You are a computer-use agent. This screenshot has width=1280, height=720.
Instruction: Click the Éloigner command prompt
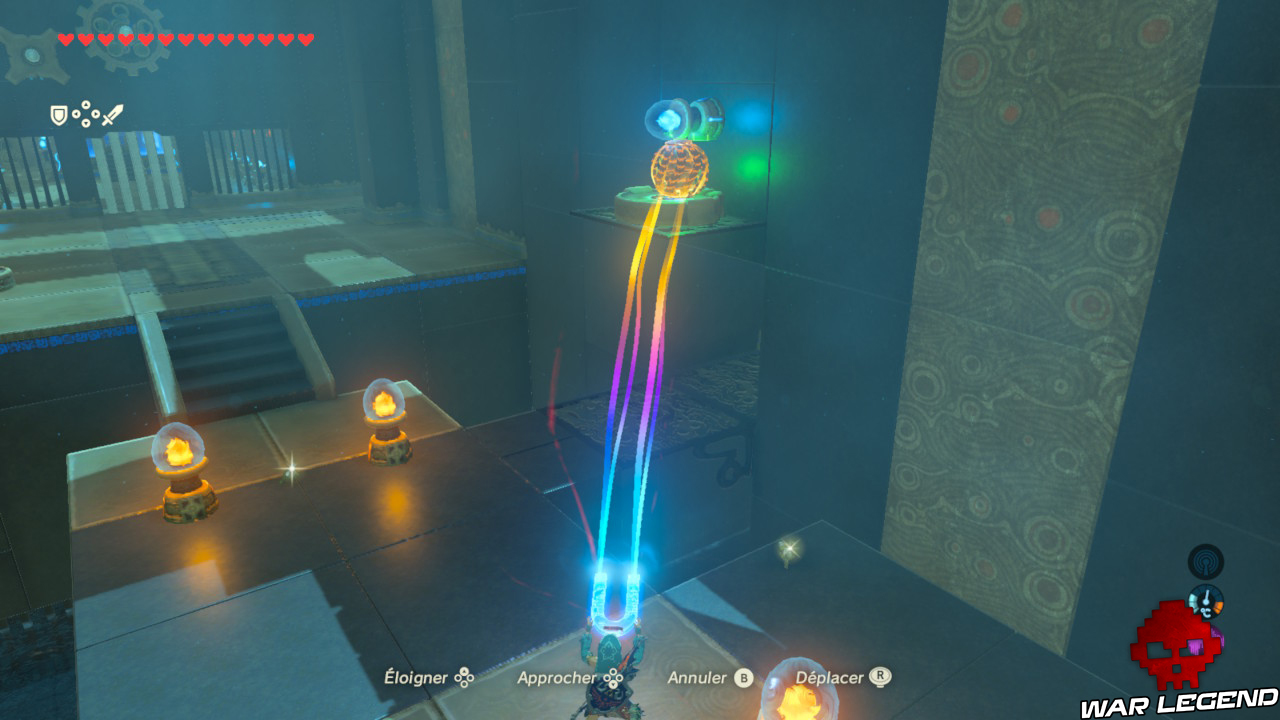[415, 677]
